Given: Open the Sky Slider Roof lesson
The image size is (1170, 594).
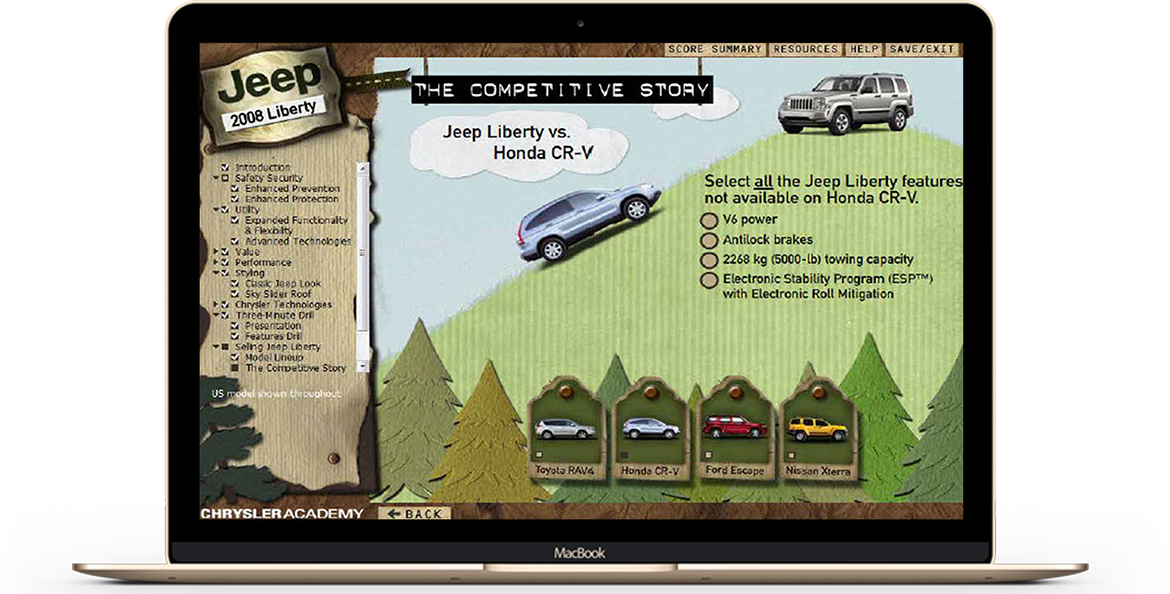Looking at the screenshot, I should coord(278,295).
